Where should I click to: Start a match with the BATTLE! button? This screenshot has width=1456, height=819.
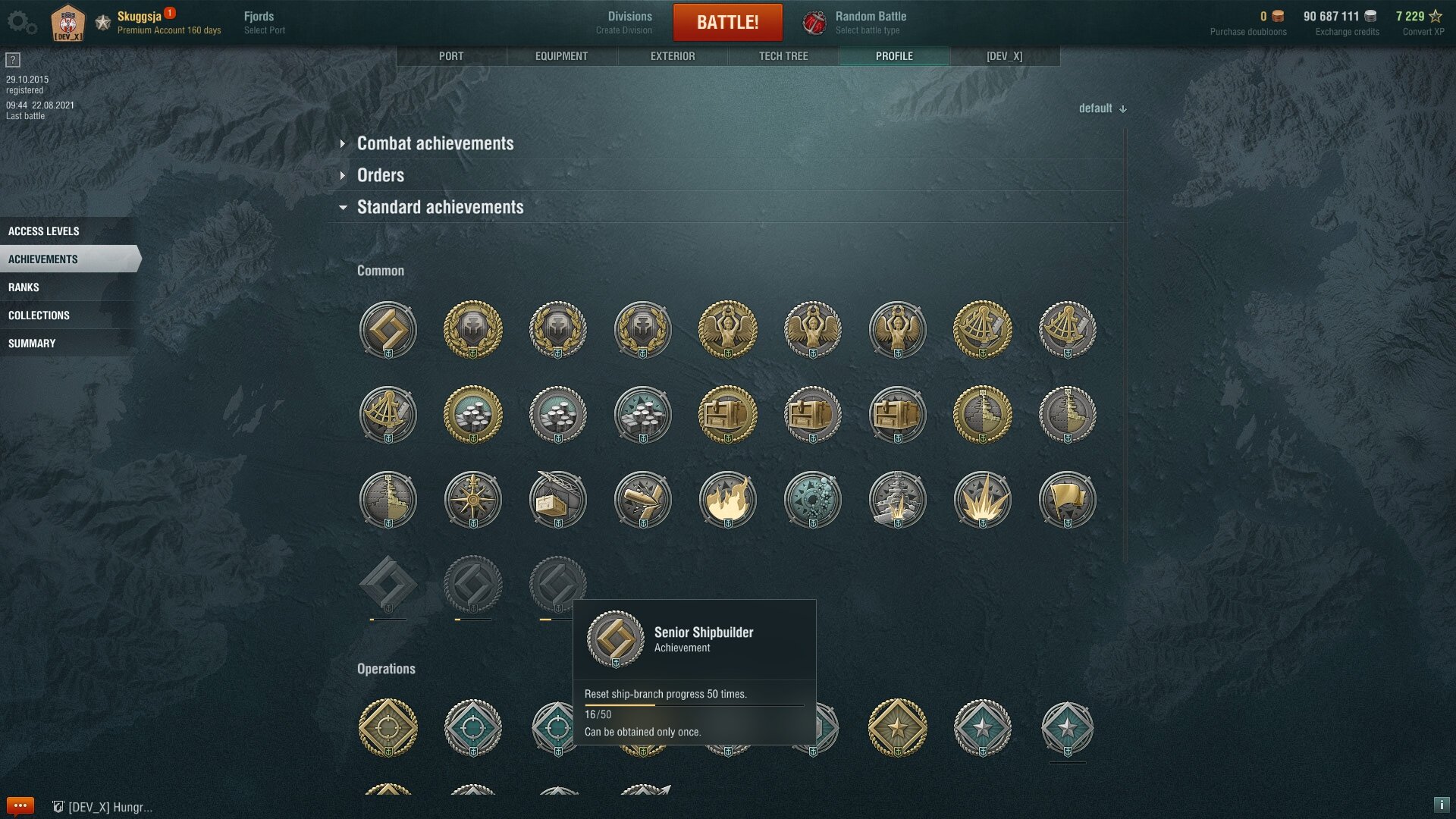point(727,22)
